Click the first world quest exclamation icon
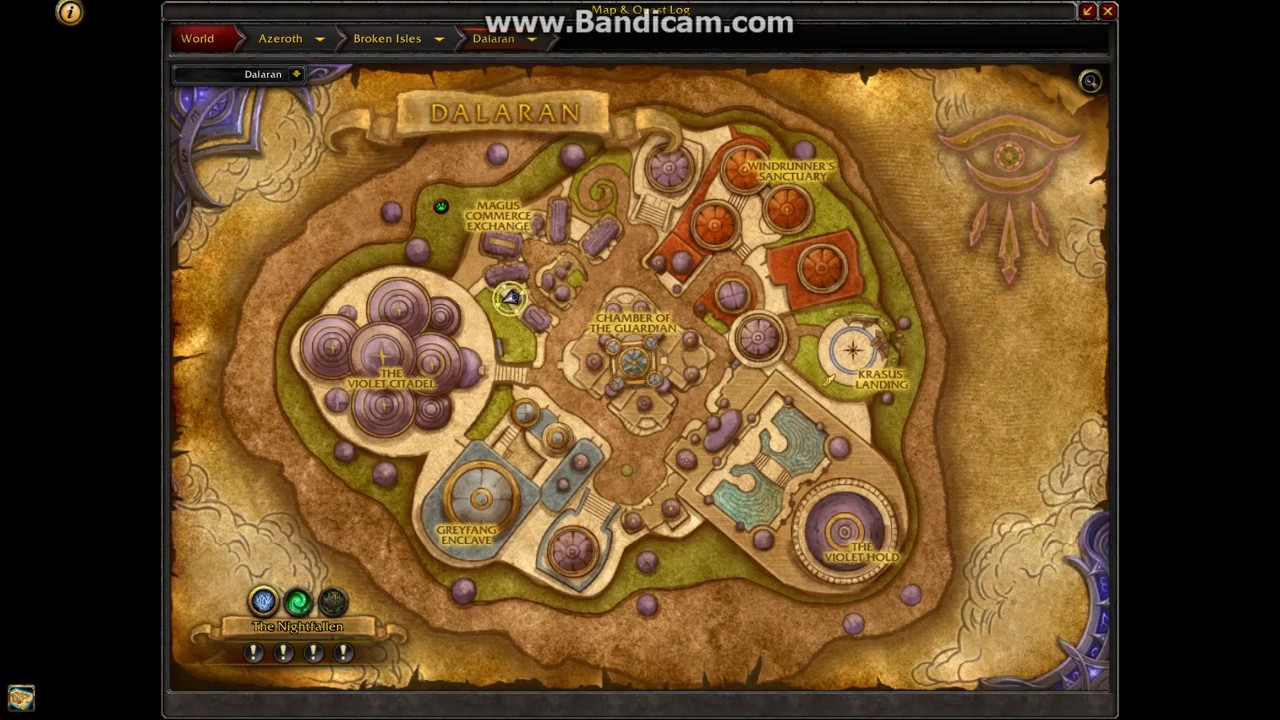The width and height of the screenshot is (1280, 720). point(253,651)
